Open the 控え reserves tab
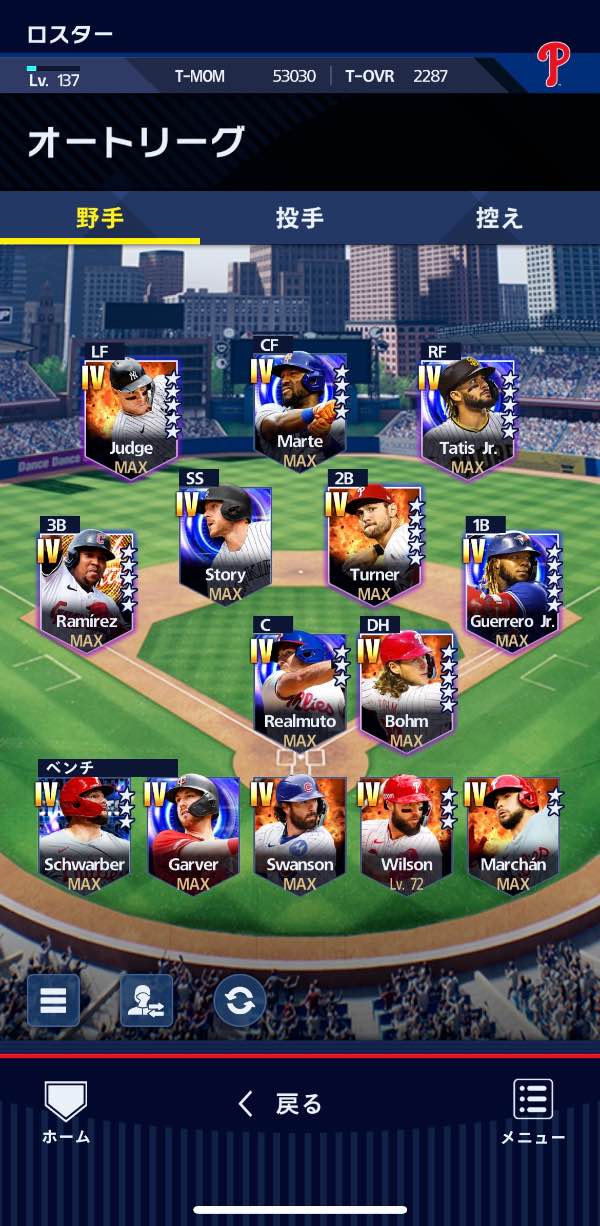 (x=498, y=218)
